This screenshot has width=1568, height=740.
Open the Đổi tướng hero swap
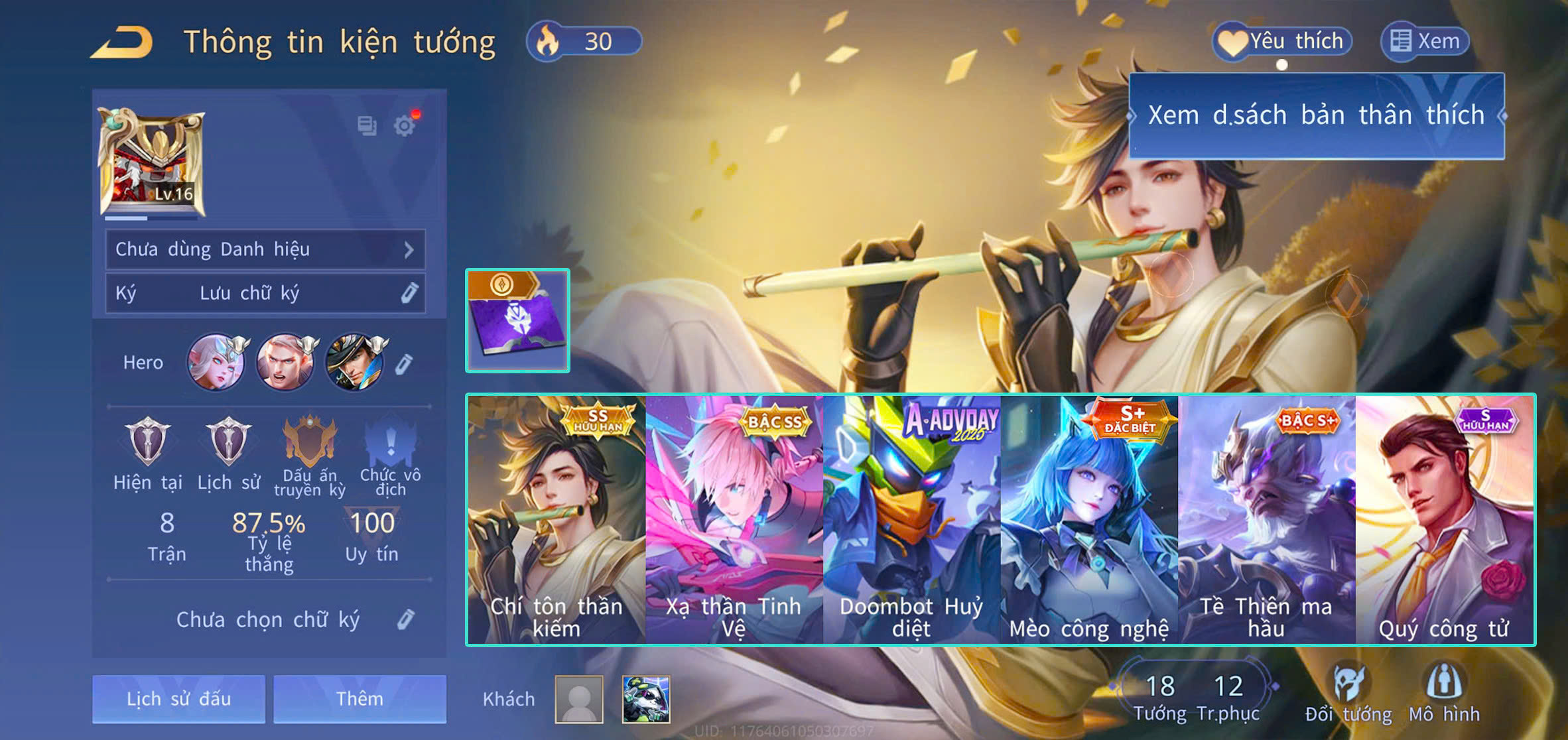click(x=1348, y=694)
